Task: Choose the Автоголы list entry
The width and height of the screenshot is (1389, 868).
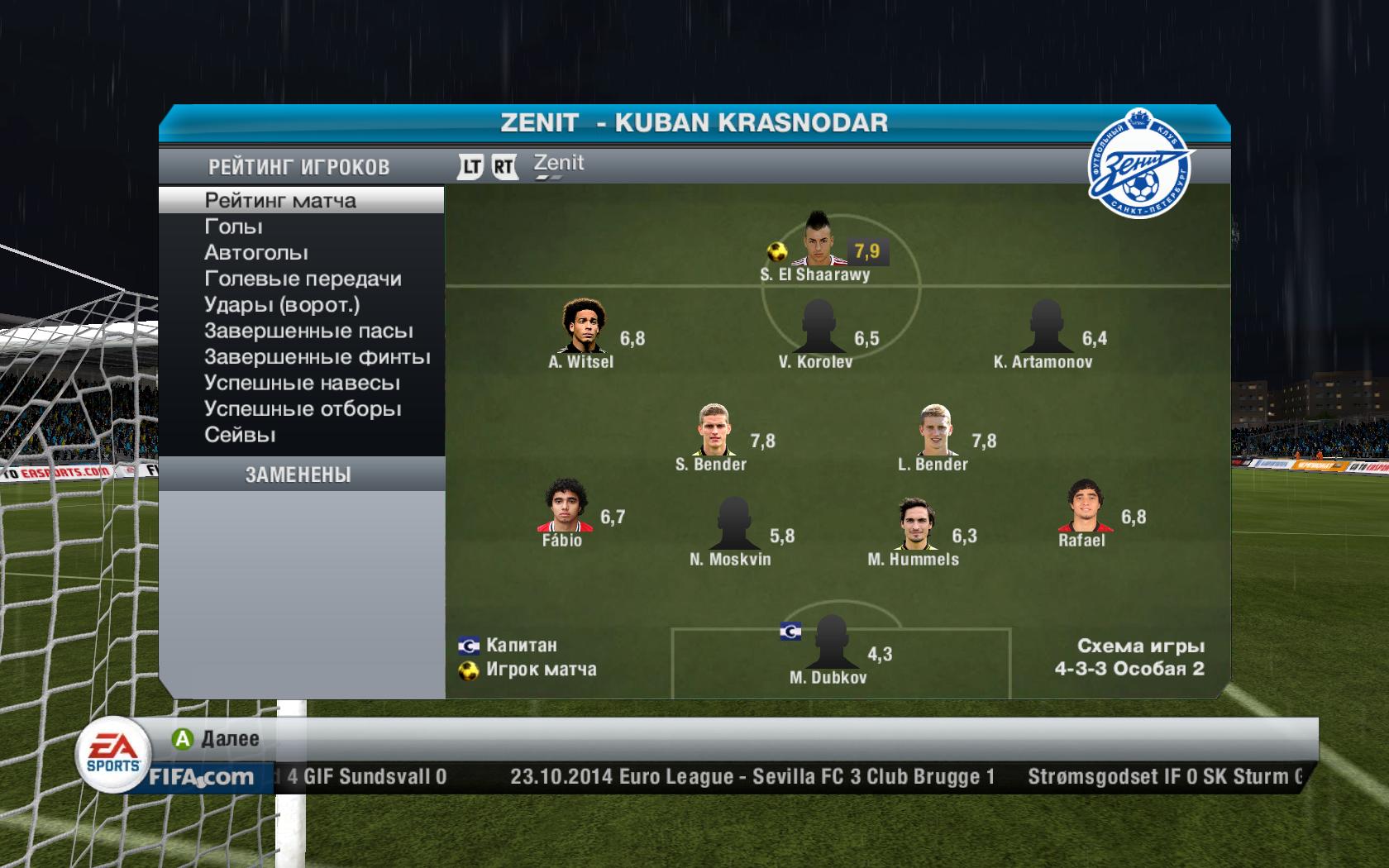Action: [256, 253]
